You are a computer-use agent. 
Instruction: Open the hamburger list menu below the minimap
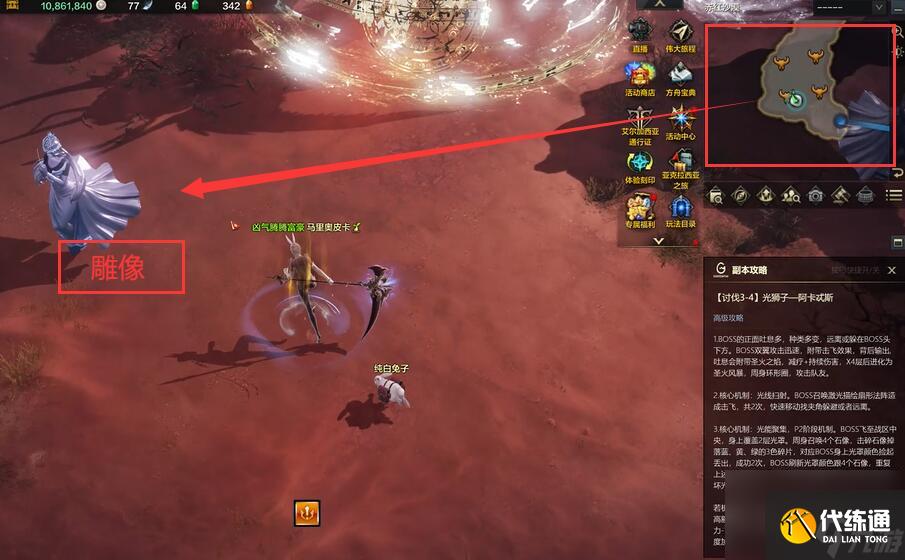click(x=894, y=195)
